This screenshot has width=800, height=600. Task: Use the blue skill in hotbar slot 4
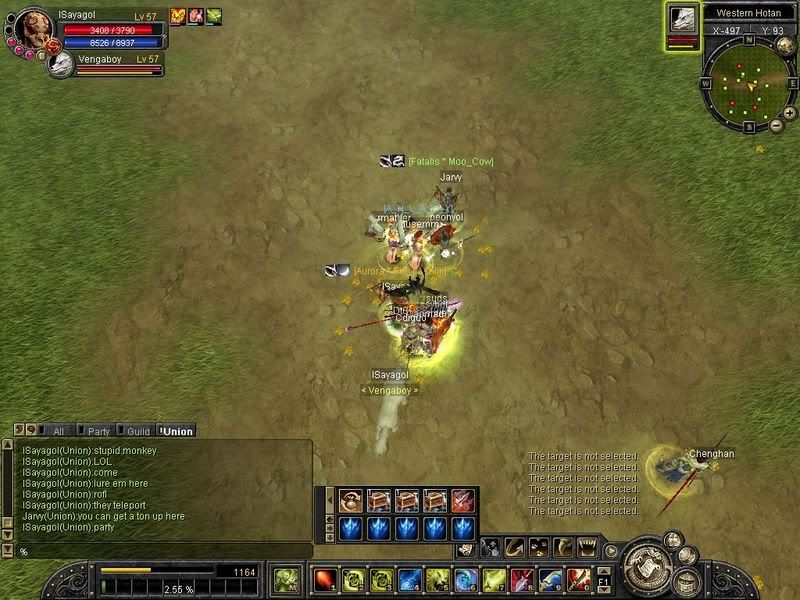[409, 580]
